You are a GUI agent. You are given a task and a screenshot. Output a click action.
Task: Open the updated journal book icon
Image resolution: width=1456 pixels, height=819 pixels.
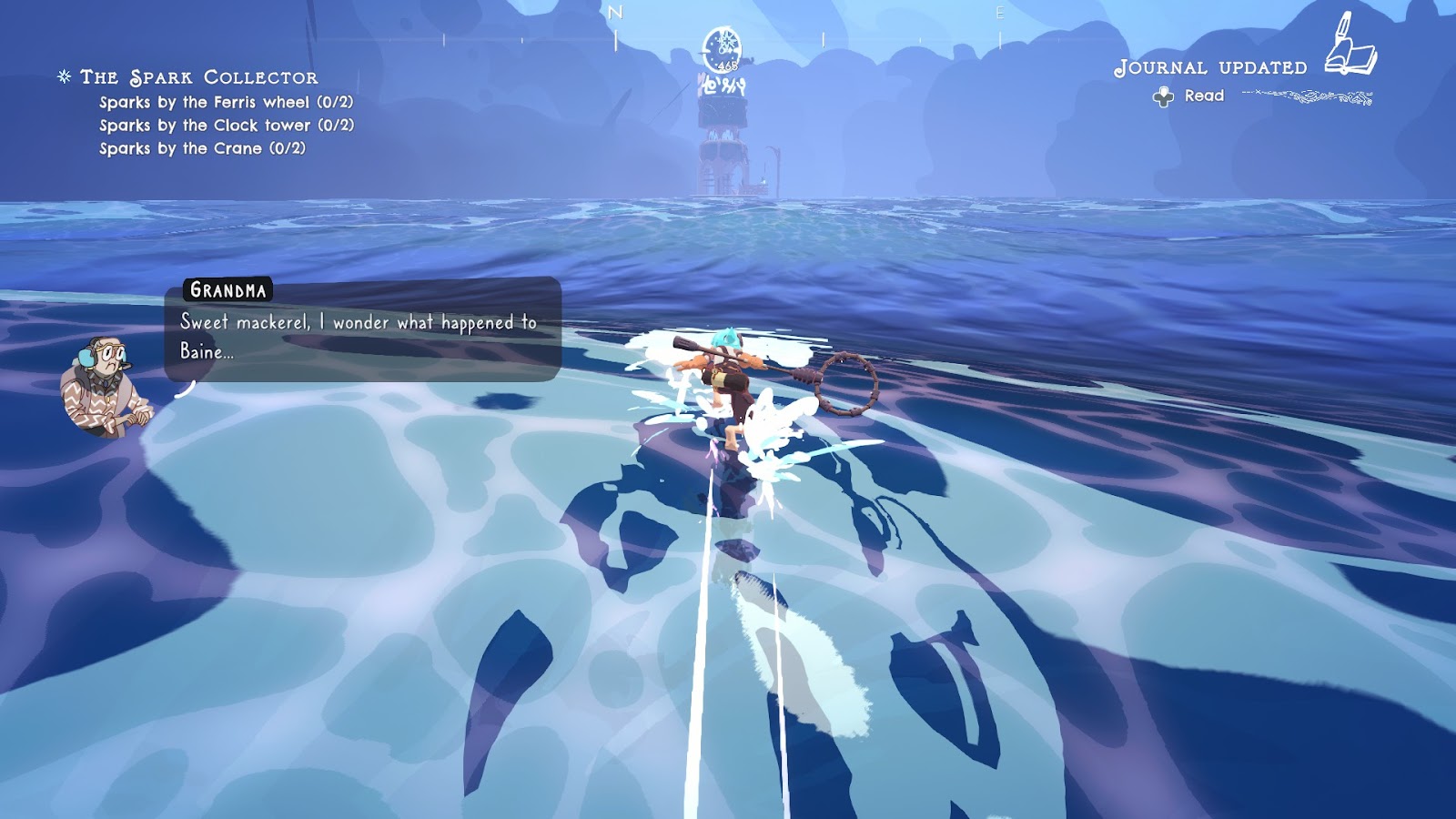point(1350,45)
